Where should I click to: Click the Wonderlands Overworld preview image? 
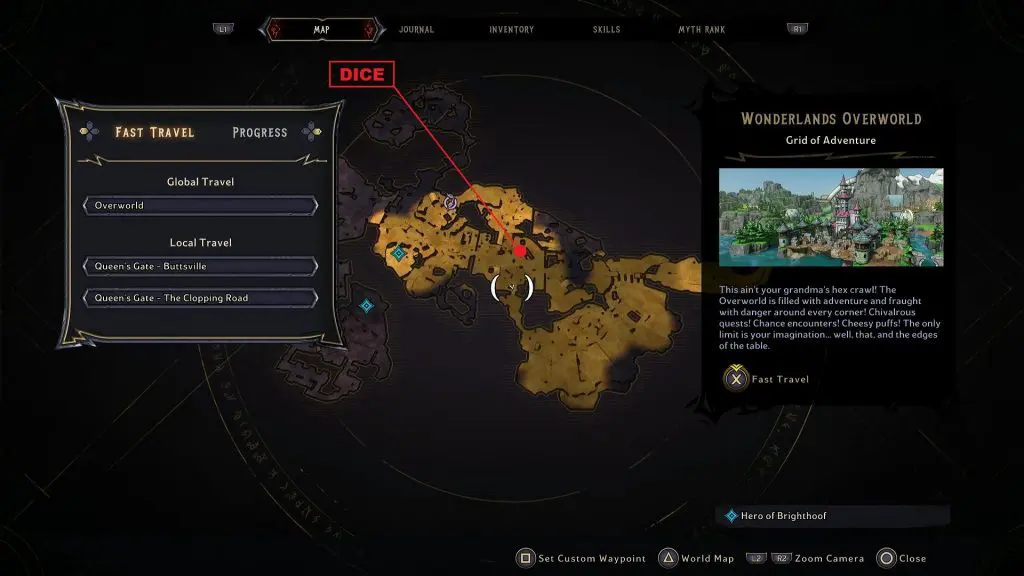coord(830,217)
